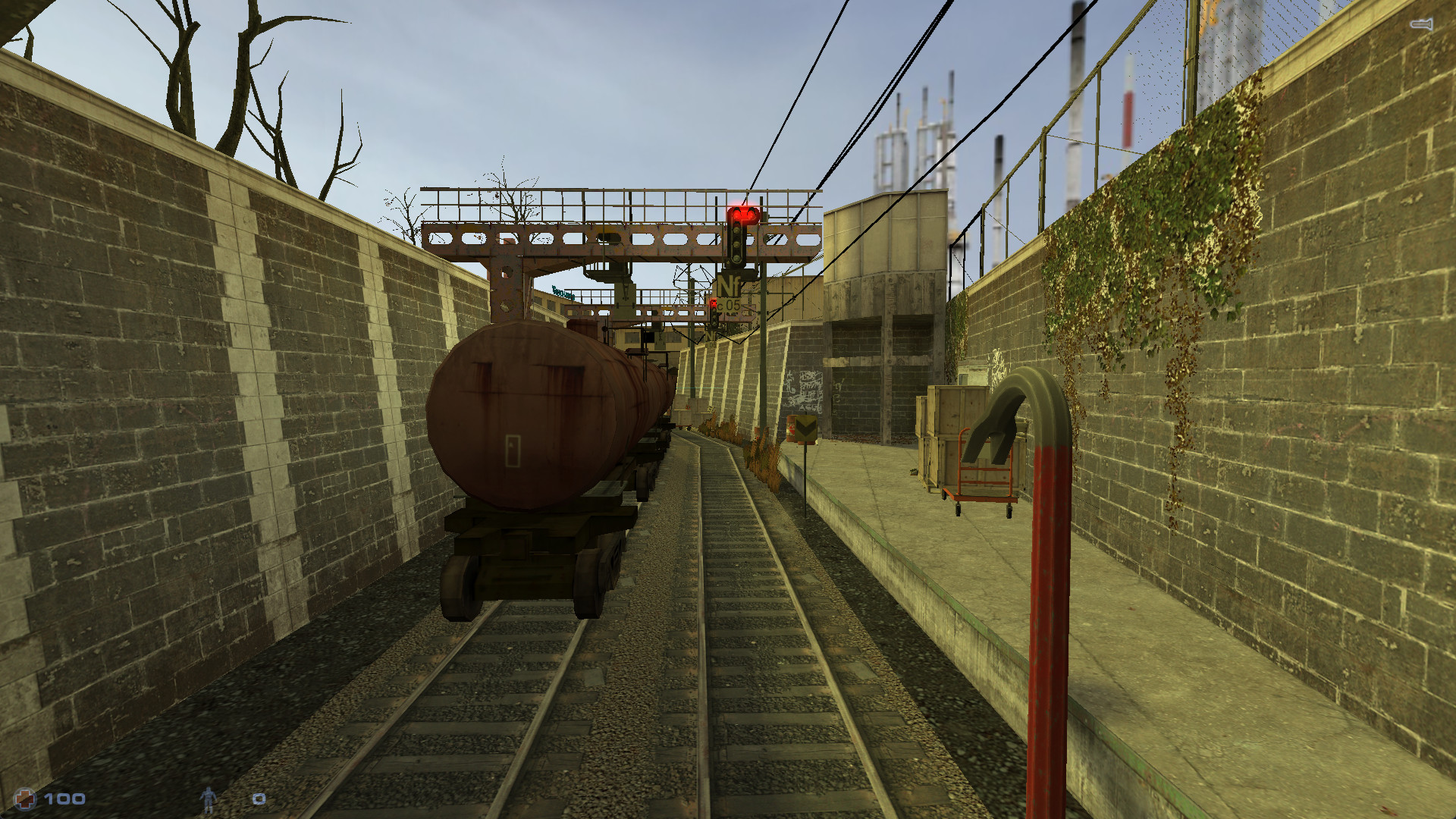Select the C 05 label under Nf

click(730, 306)
